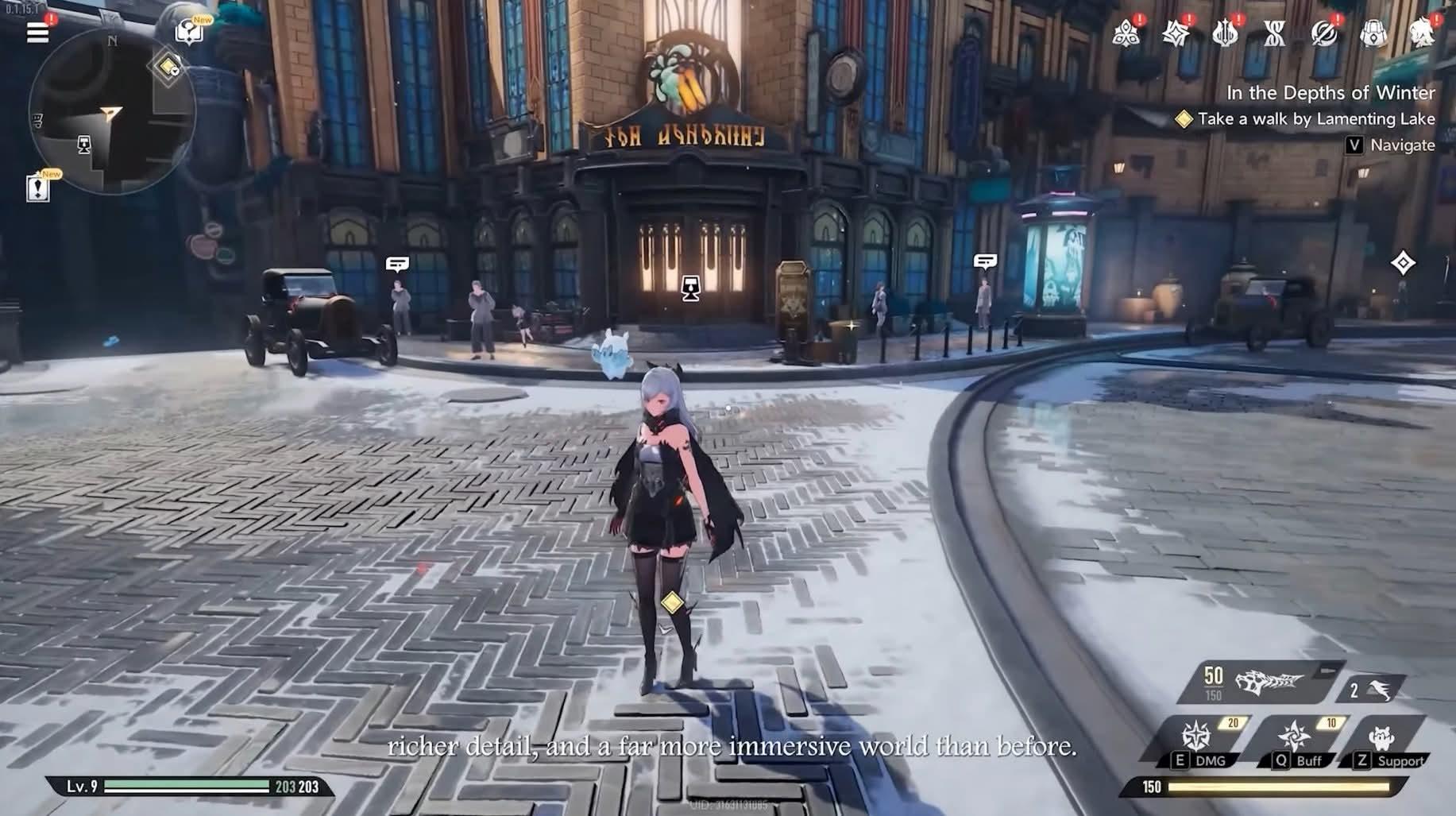Select the Take a walk by Lamenting Lake objective
The width and height of the screenshot is (1456, 816).
1315,119
